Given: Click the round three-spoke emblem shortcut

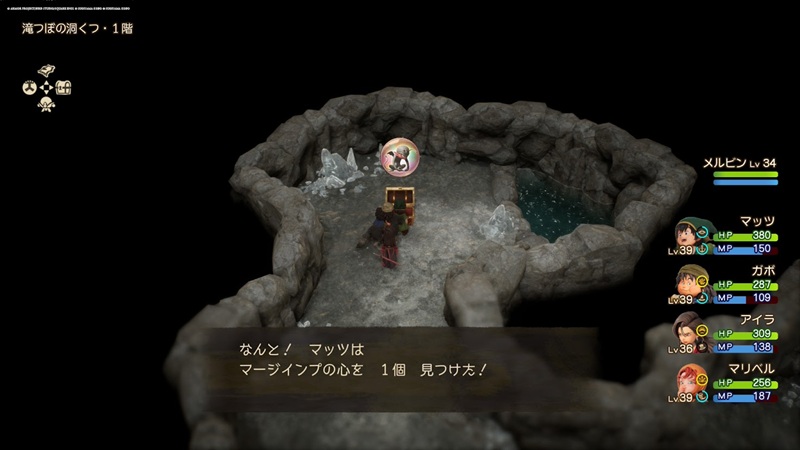Looking at the screenshot, I should [x=29, y=87].
